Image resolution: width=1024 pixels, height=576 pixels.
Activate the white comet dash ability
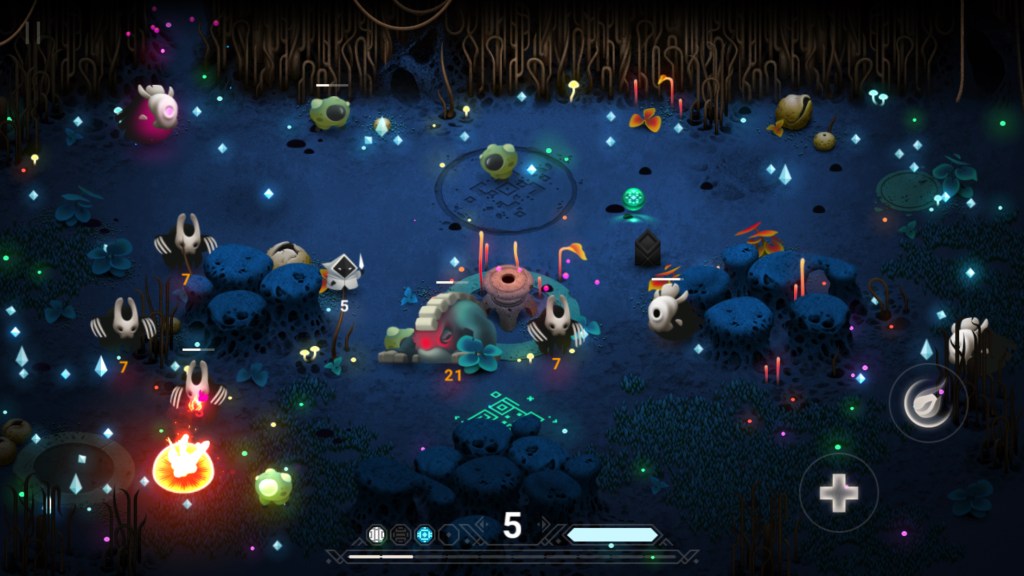927,402
